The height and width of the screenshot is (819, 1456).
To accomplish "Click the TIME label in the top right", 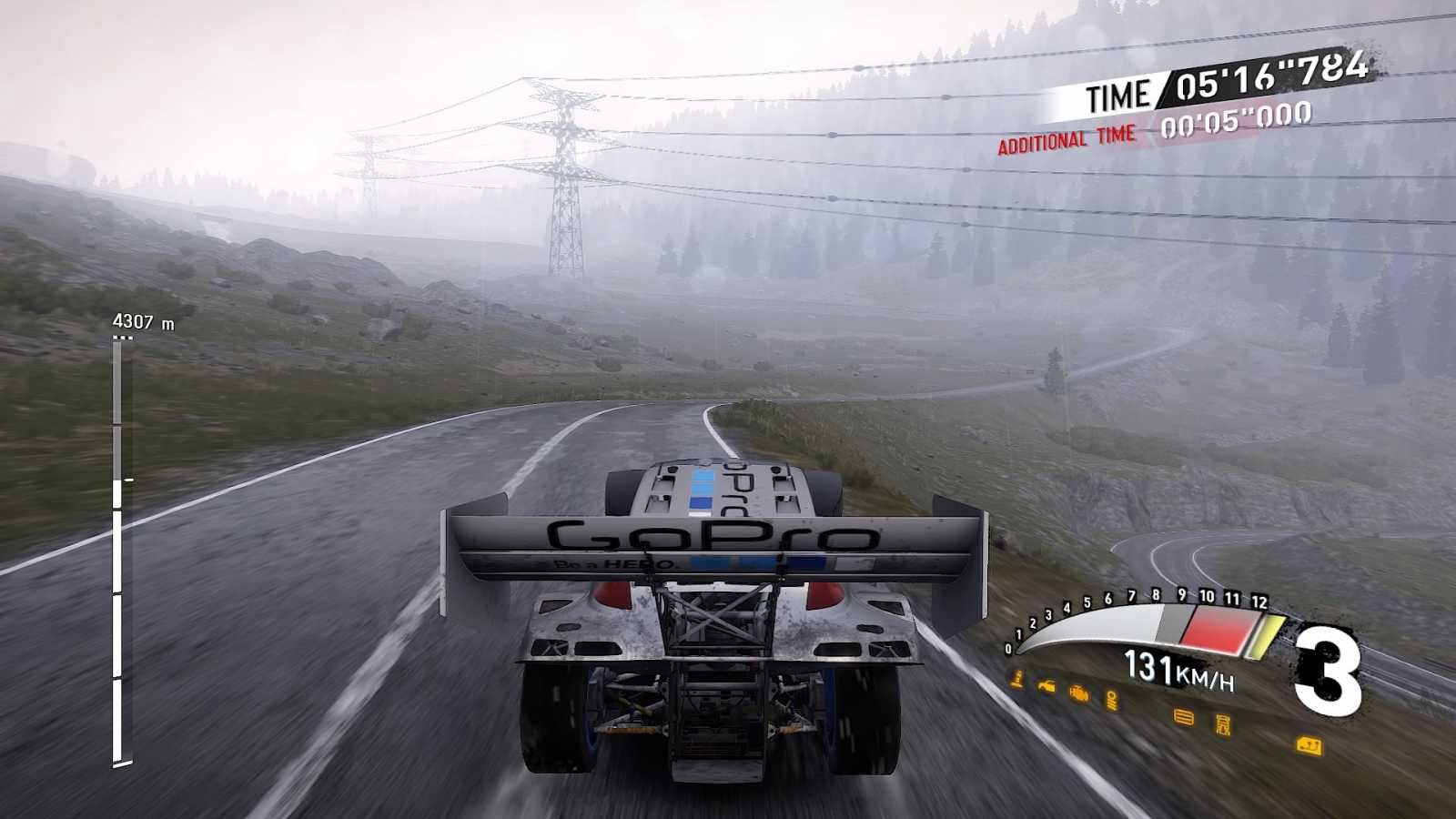I will pyautogui.click(x=1119, y=91).
